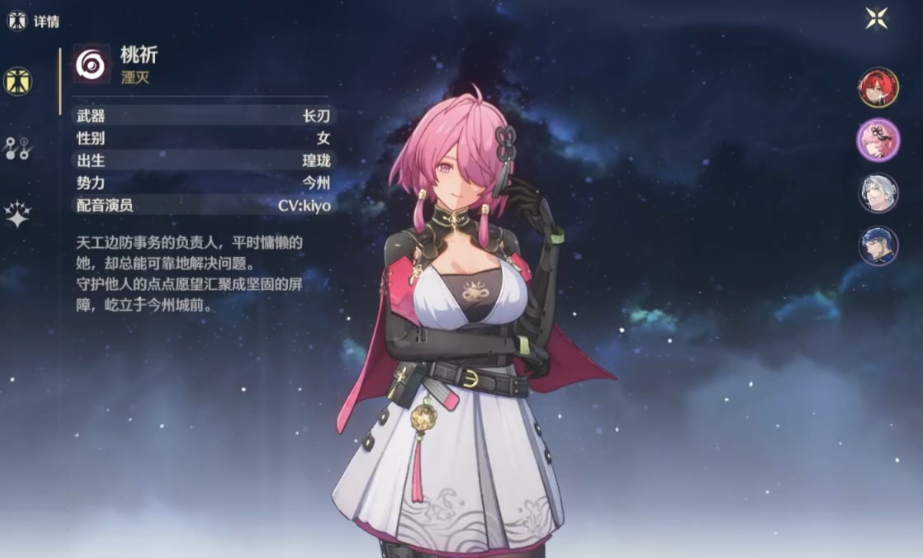Switch to the blue-capped character portrait
Viewport: 923px width, 558px height.
878,246
